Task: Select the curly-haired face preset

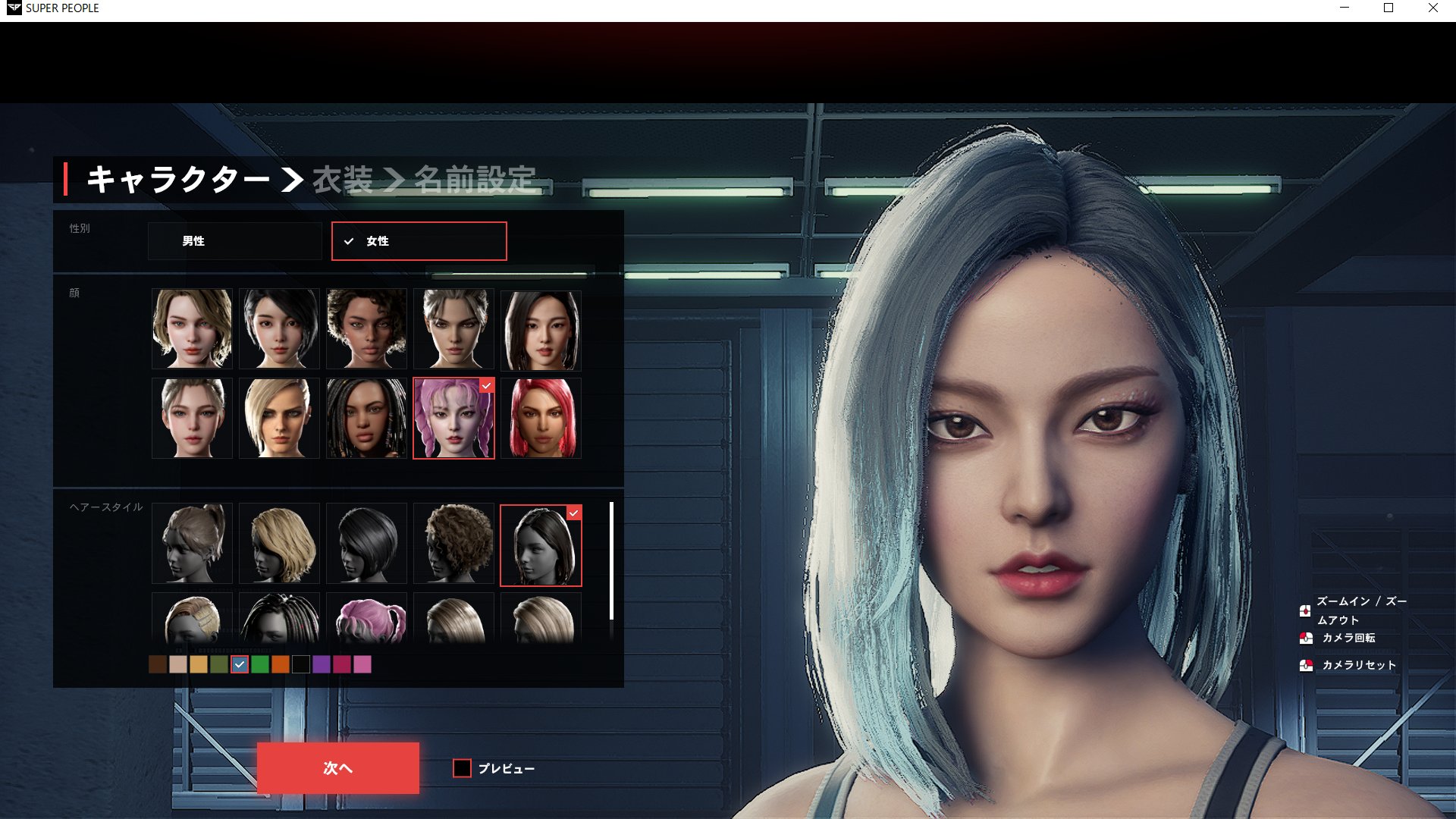Action: 366,329
